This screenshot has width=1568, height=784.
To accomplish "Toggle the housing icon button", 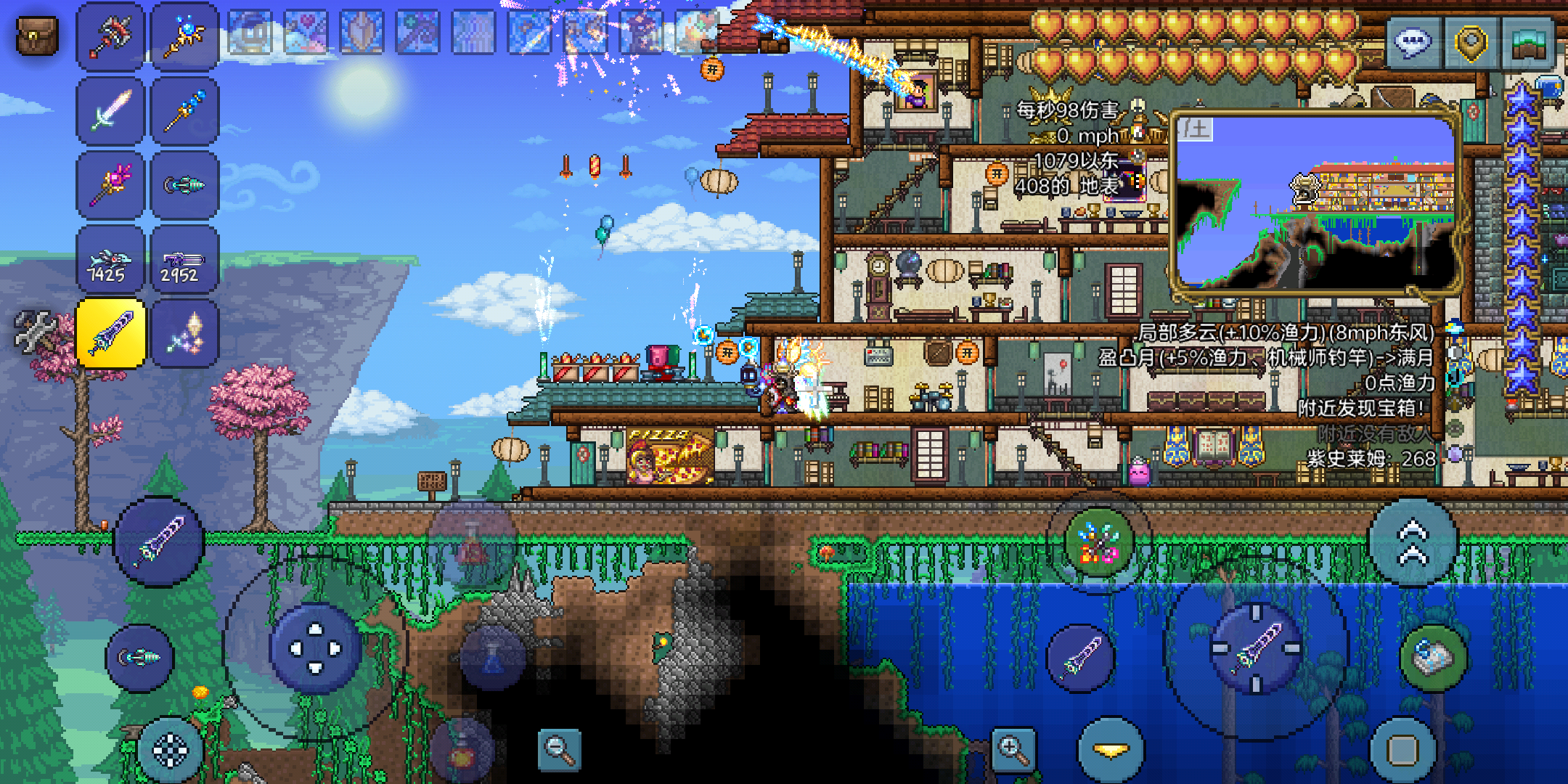I will [x=1529, y=43].
